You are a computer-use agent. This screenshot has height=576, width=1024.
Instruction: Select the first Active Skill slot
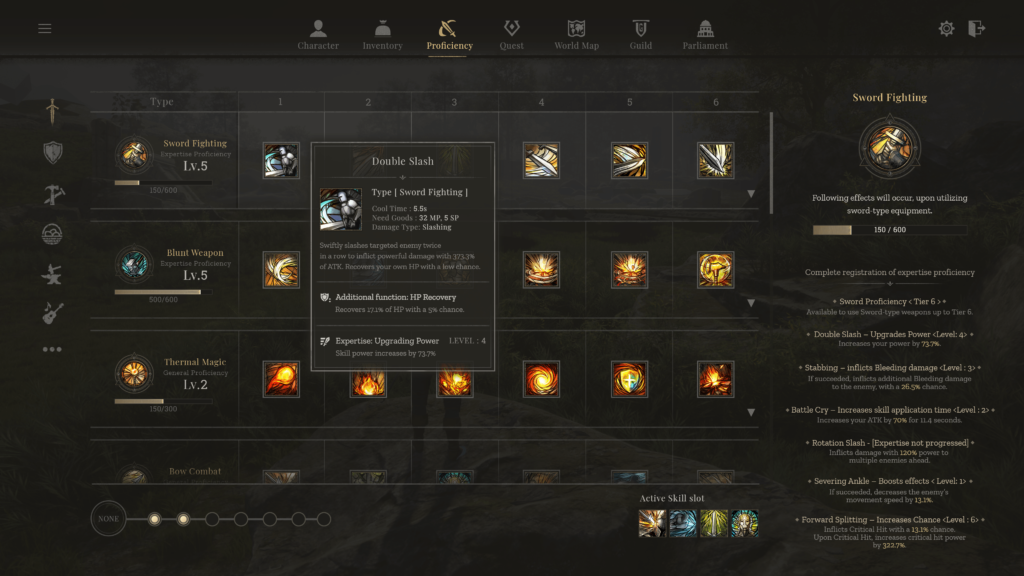(x=653, y=523)
